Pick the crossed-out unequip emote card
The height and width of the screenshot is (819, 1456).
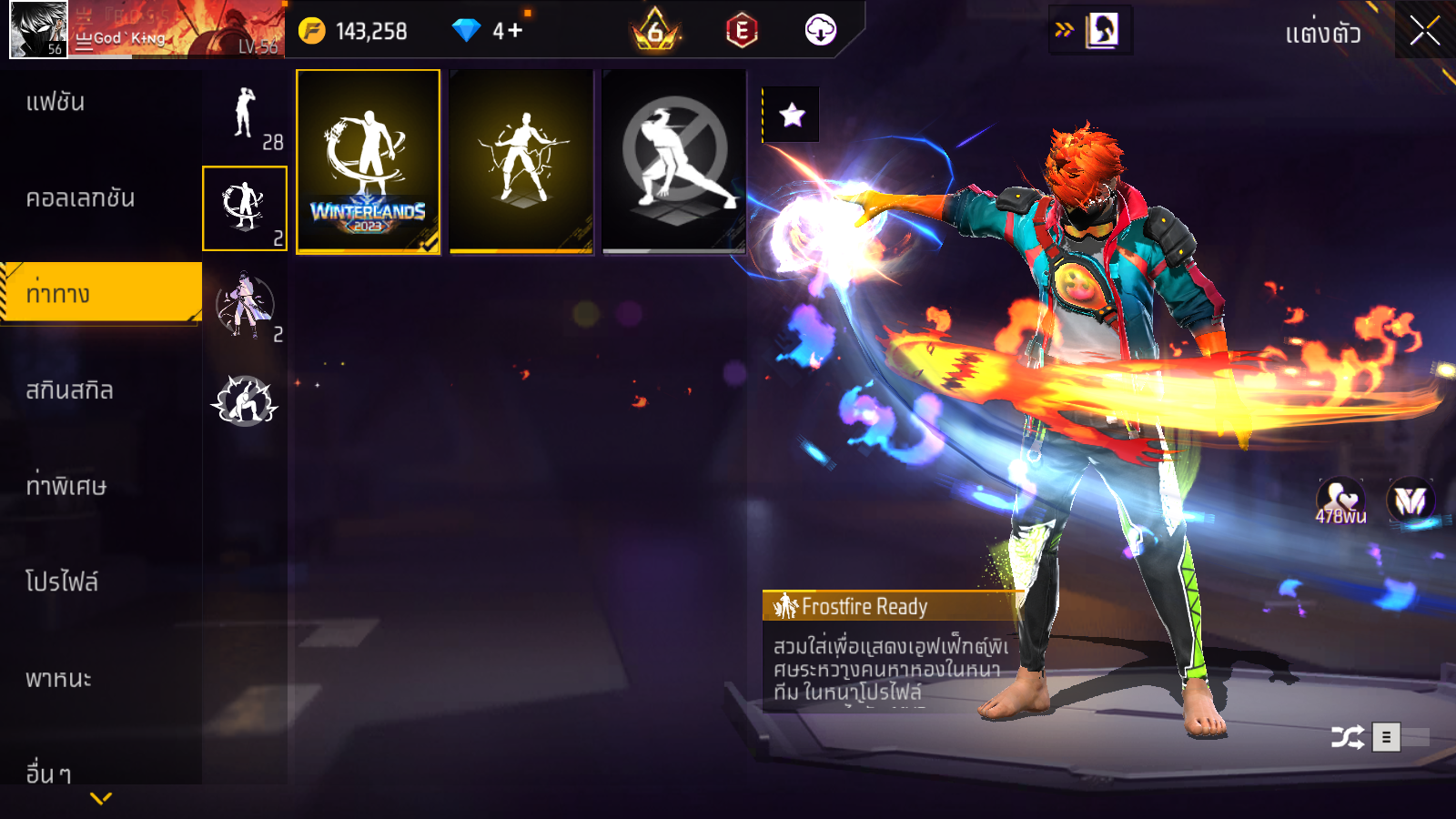[x=674, y=162]
